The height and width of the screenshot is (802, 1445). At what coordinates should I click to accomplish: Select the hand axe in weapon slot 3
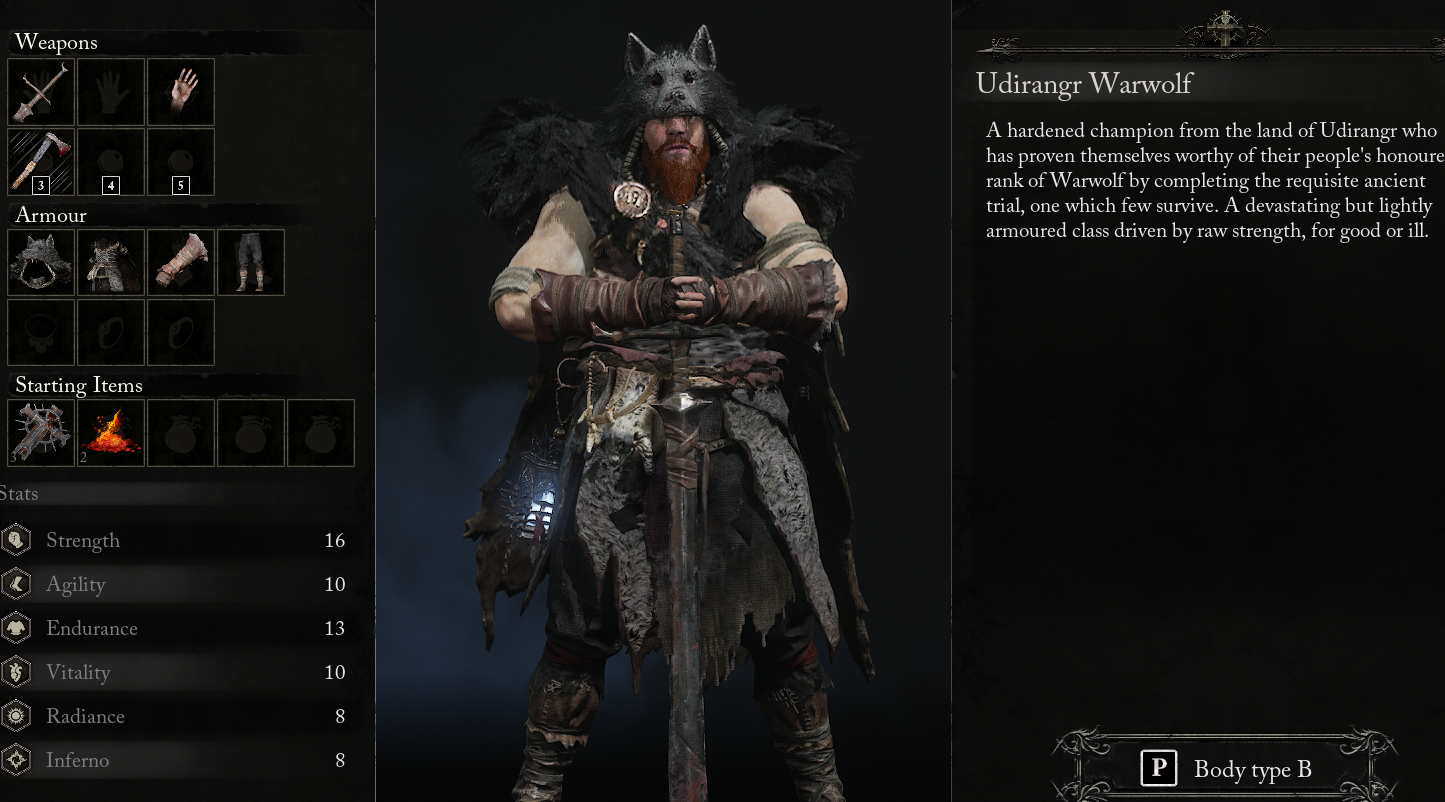pos(40,161)
